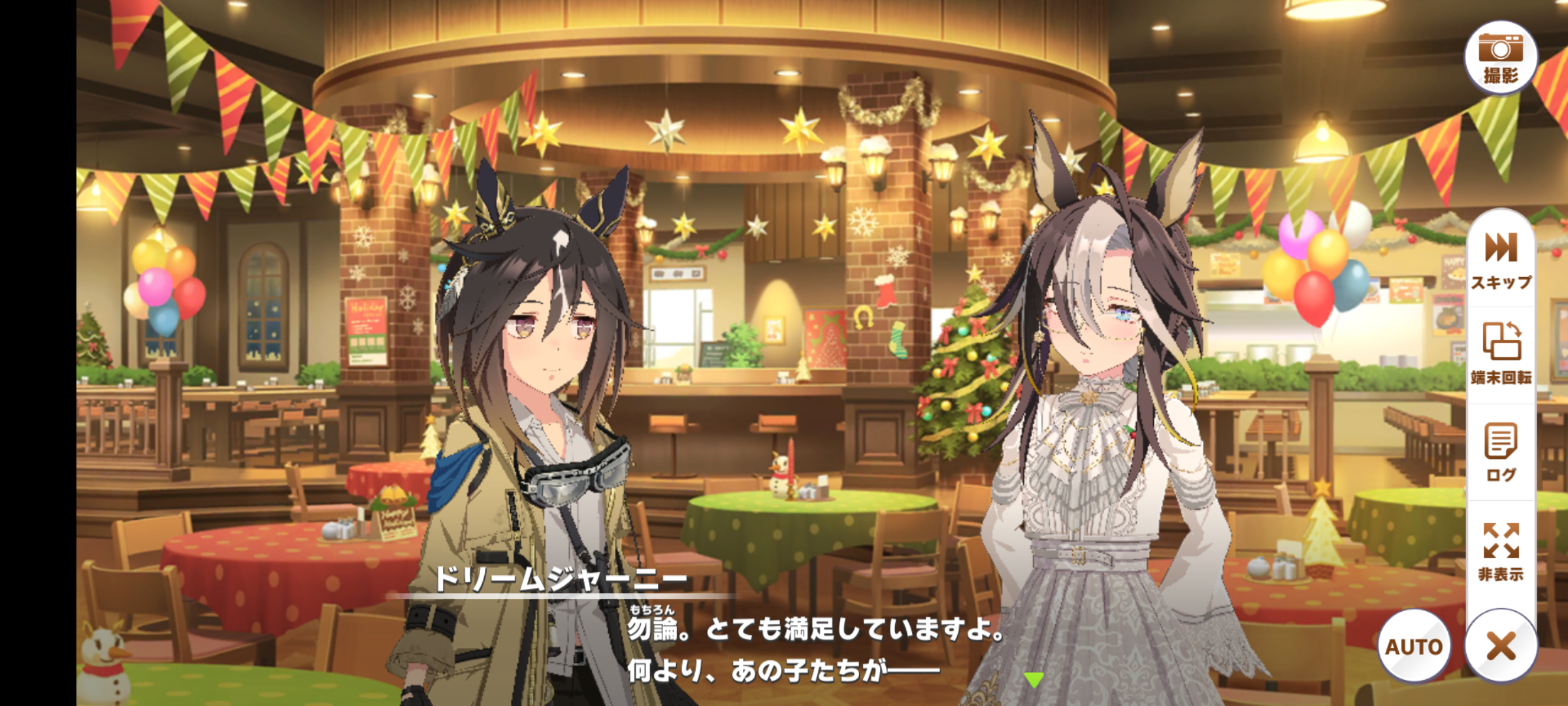Image resolution: width=1568 pixels, height=706 pixels.
Task: Rotate the screen using the 端末回転 button
Action: (1501, 353)
